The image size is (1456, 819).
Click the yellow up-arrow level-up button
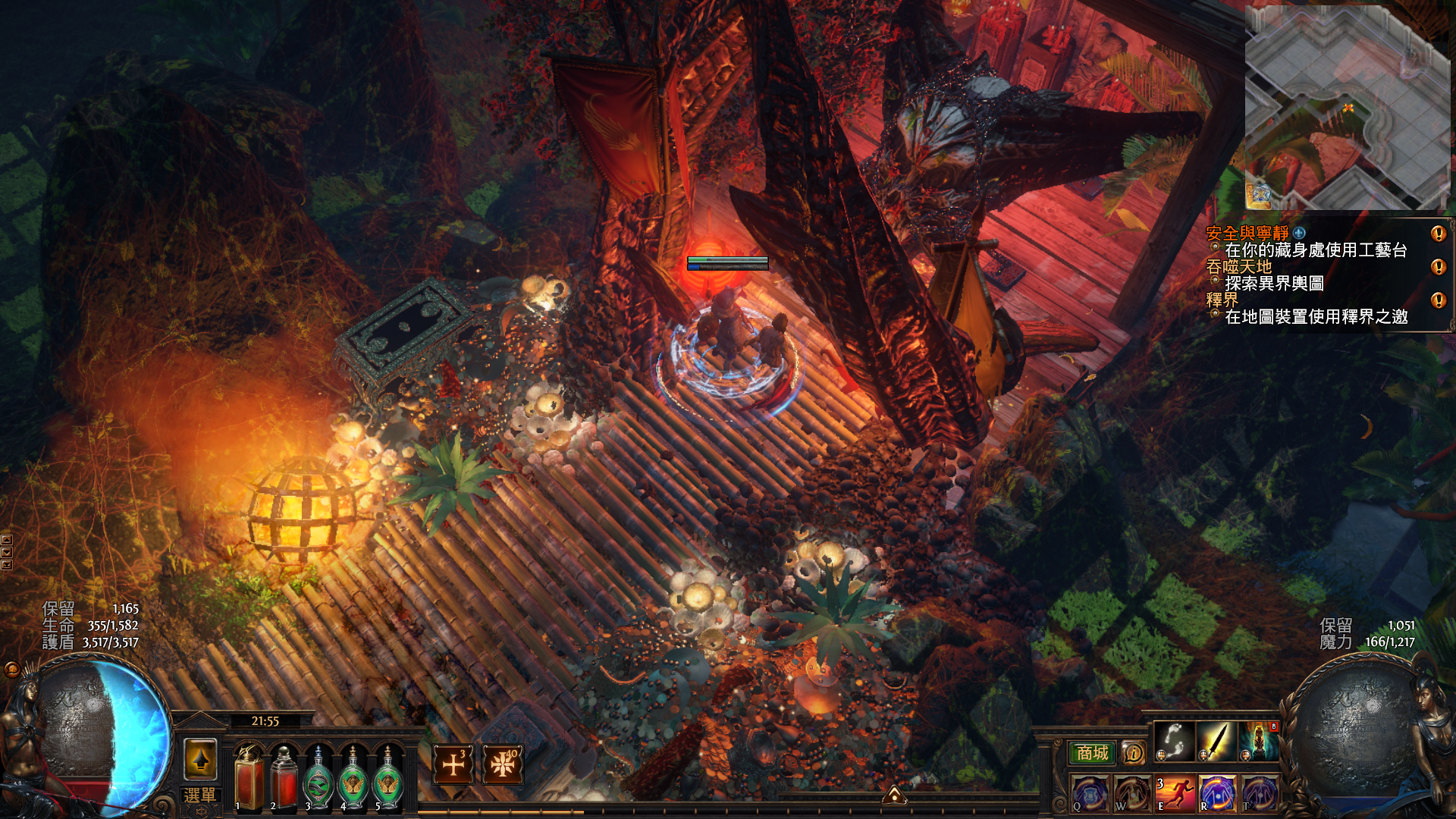tap(201, 759)
